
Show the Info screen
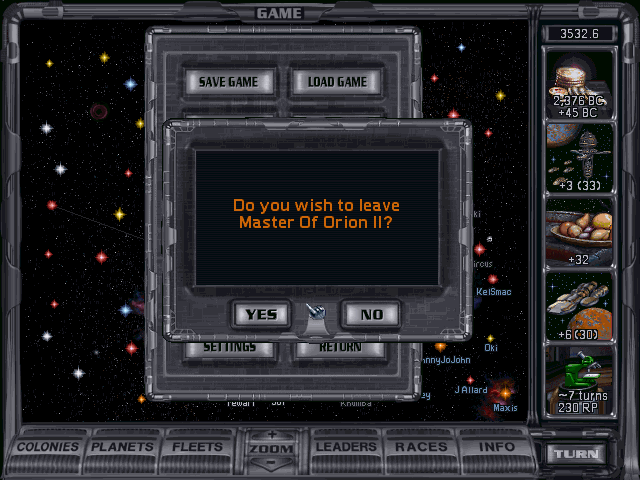click(x=495, y=447)
